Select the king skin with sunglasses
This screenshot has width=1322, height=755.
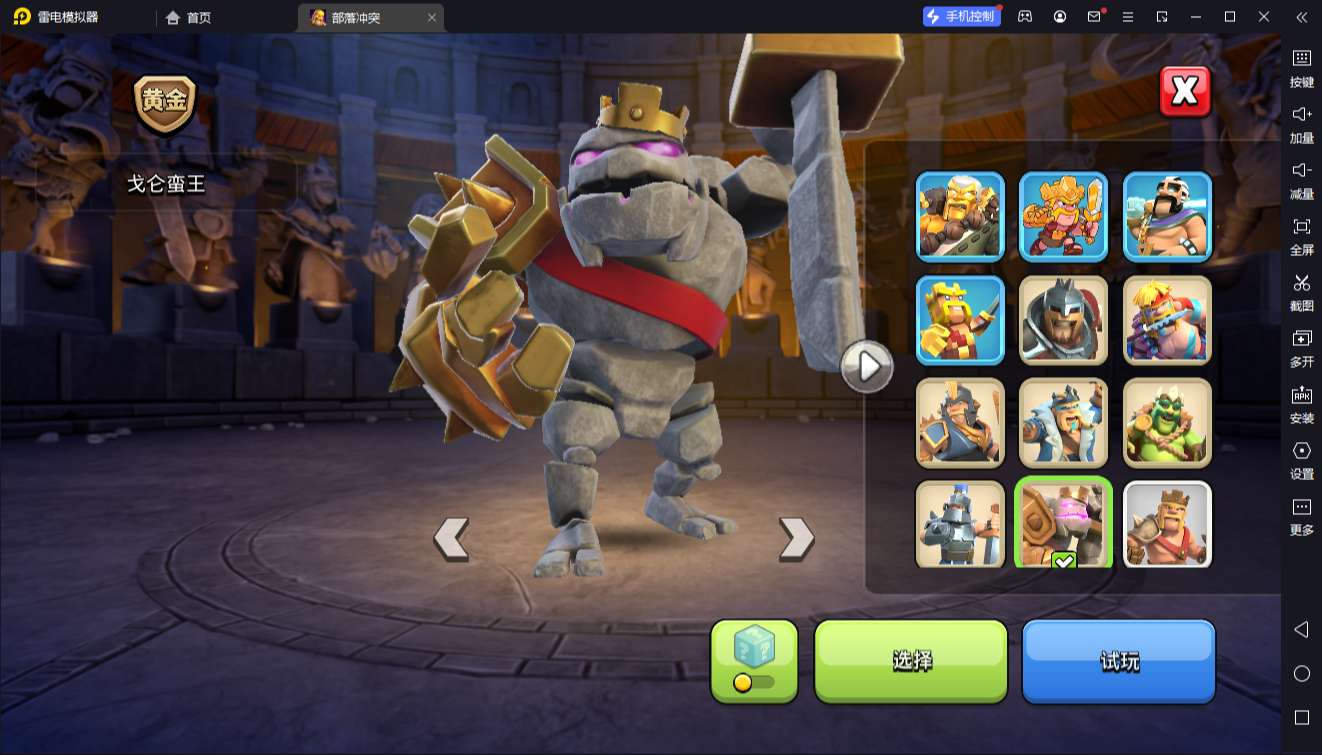1167,216
